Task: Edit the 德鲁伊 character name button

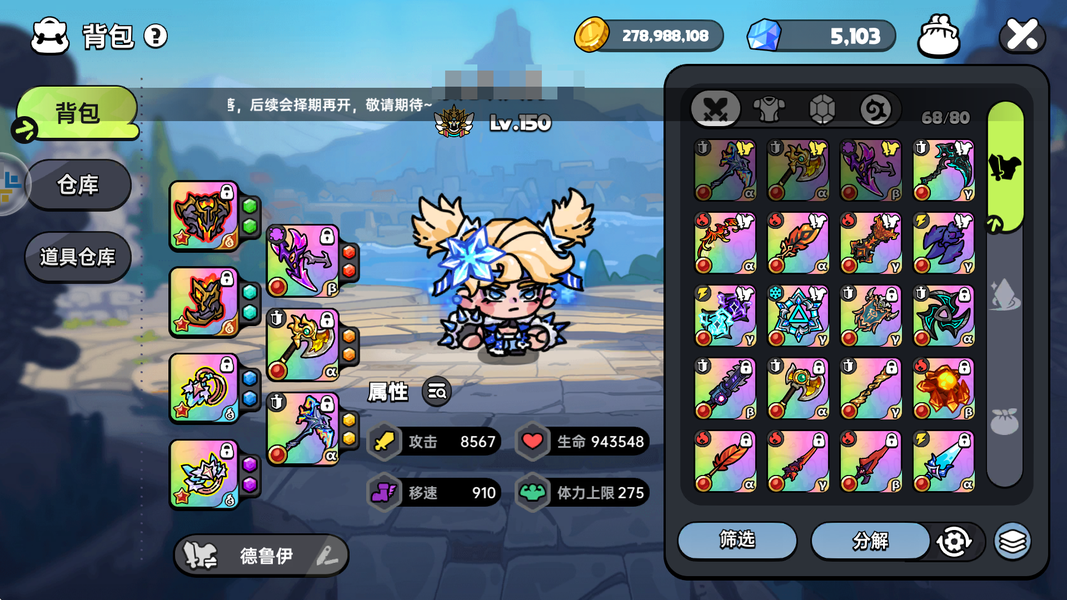Action: pyautogui.click(x=262, y=556)
